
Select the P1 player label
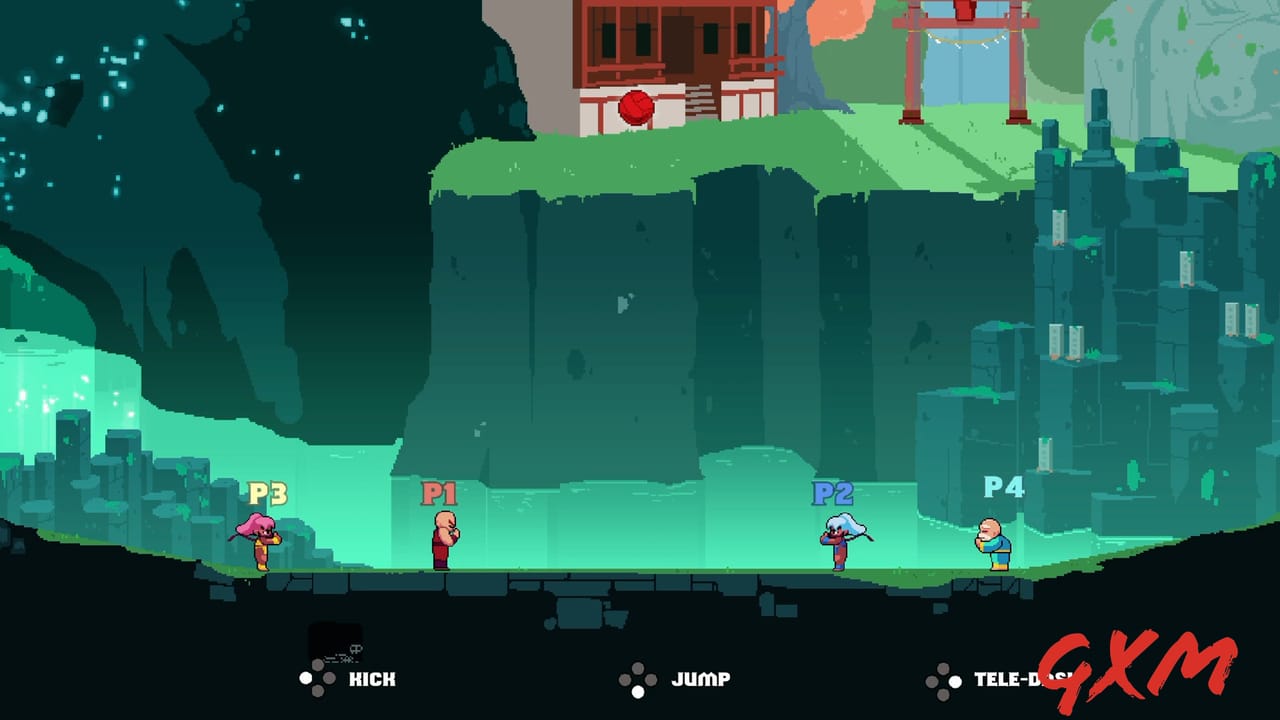tap(438, 492)
